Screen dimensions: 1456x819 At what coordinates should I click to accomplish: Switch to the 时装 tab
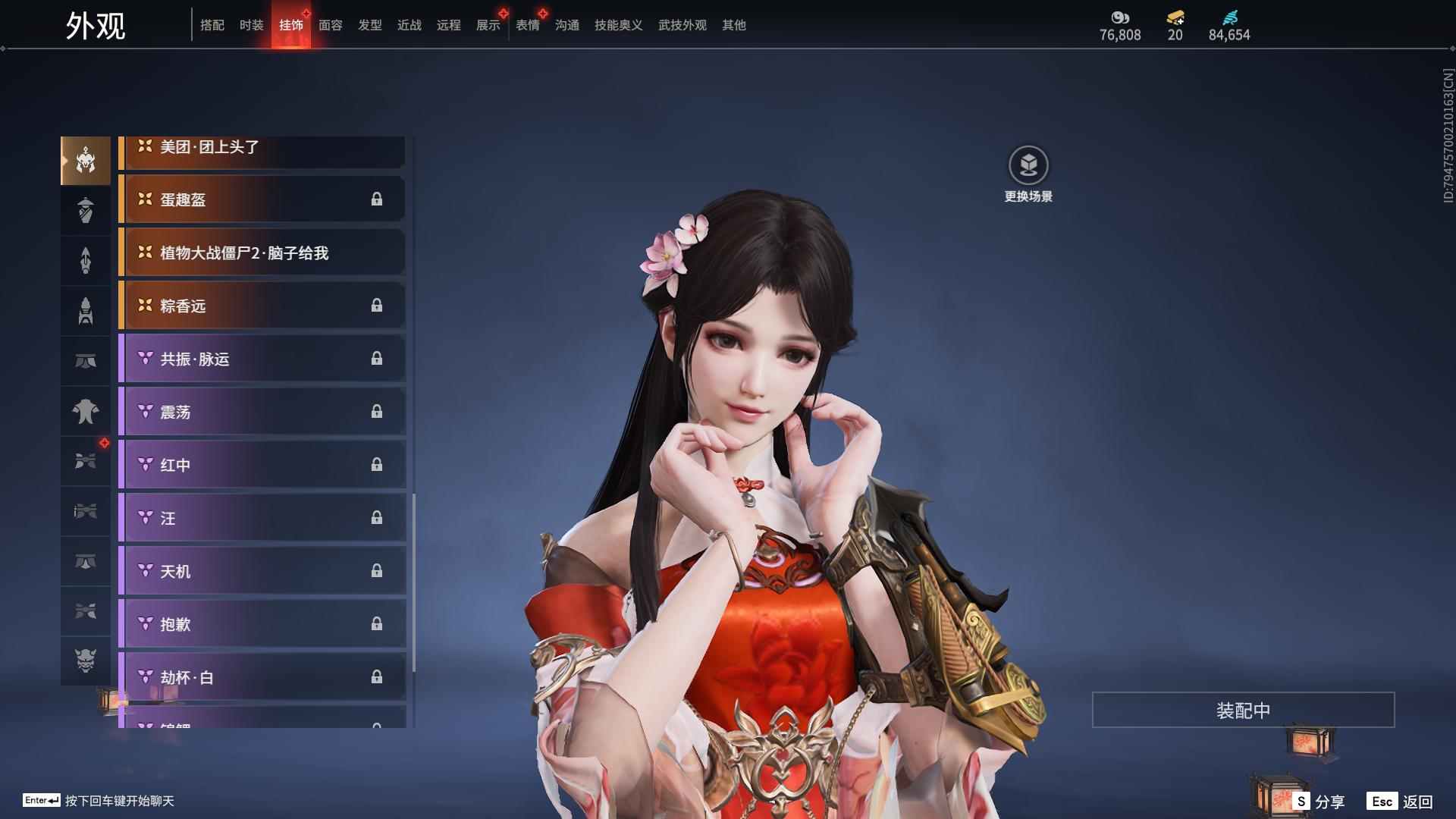[252, 25]
